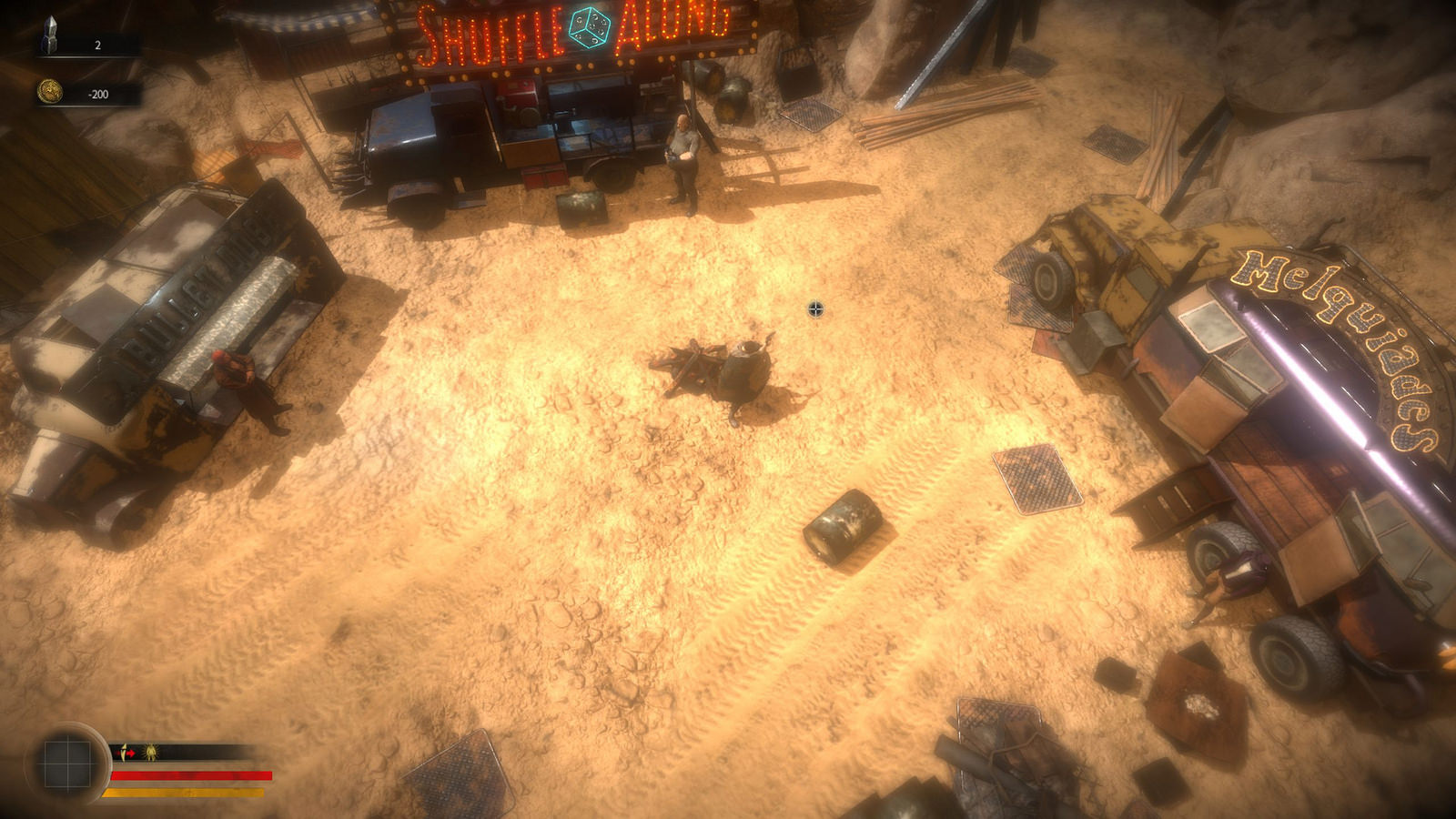
Task: Click the gold coin currency icon
Action: click(50, 92)
